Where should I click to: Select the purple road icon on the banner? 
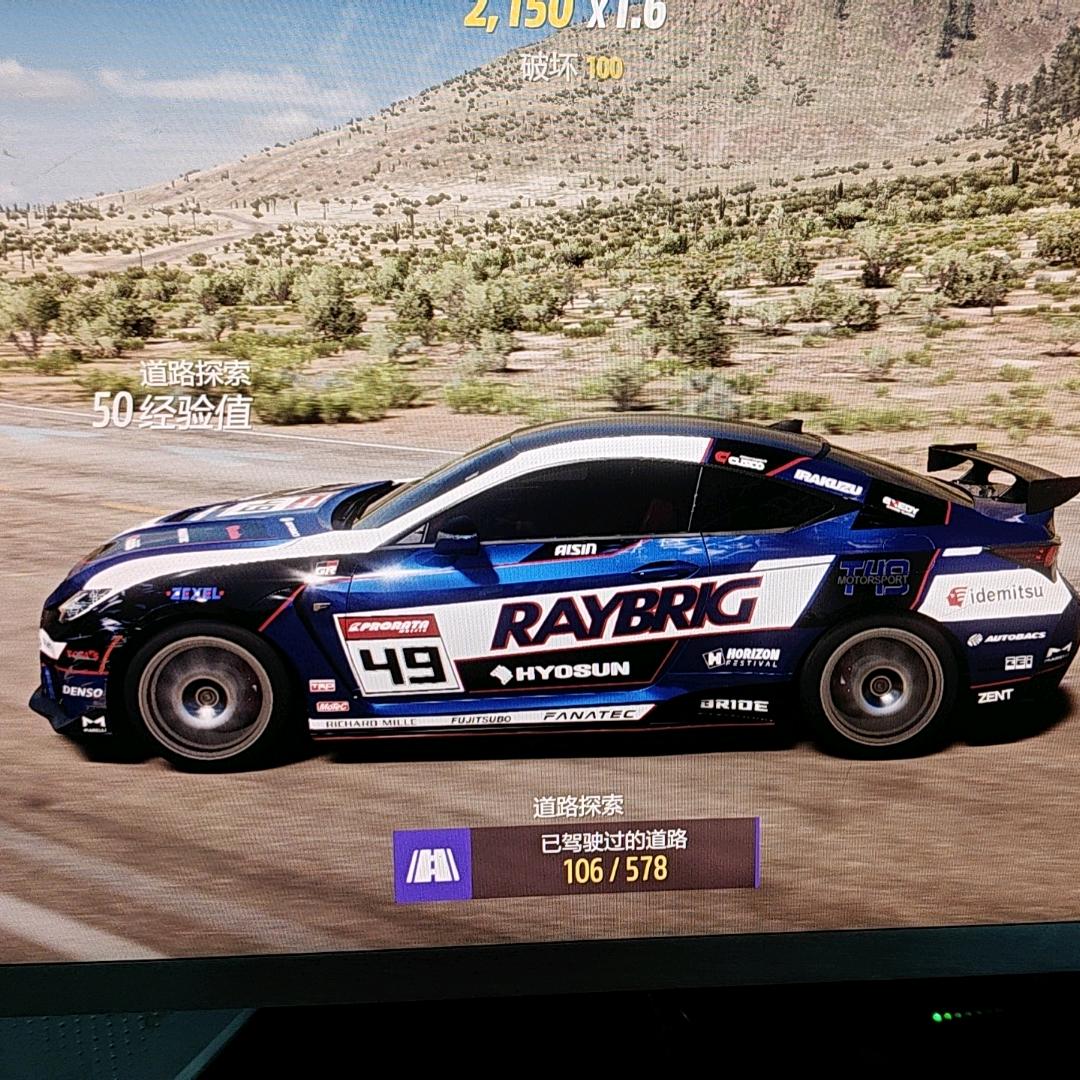(432, 865)
